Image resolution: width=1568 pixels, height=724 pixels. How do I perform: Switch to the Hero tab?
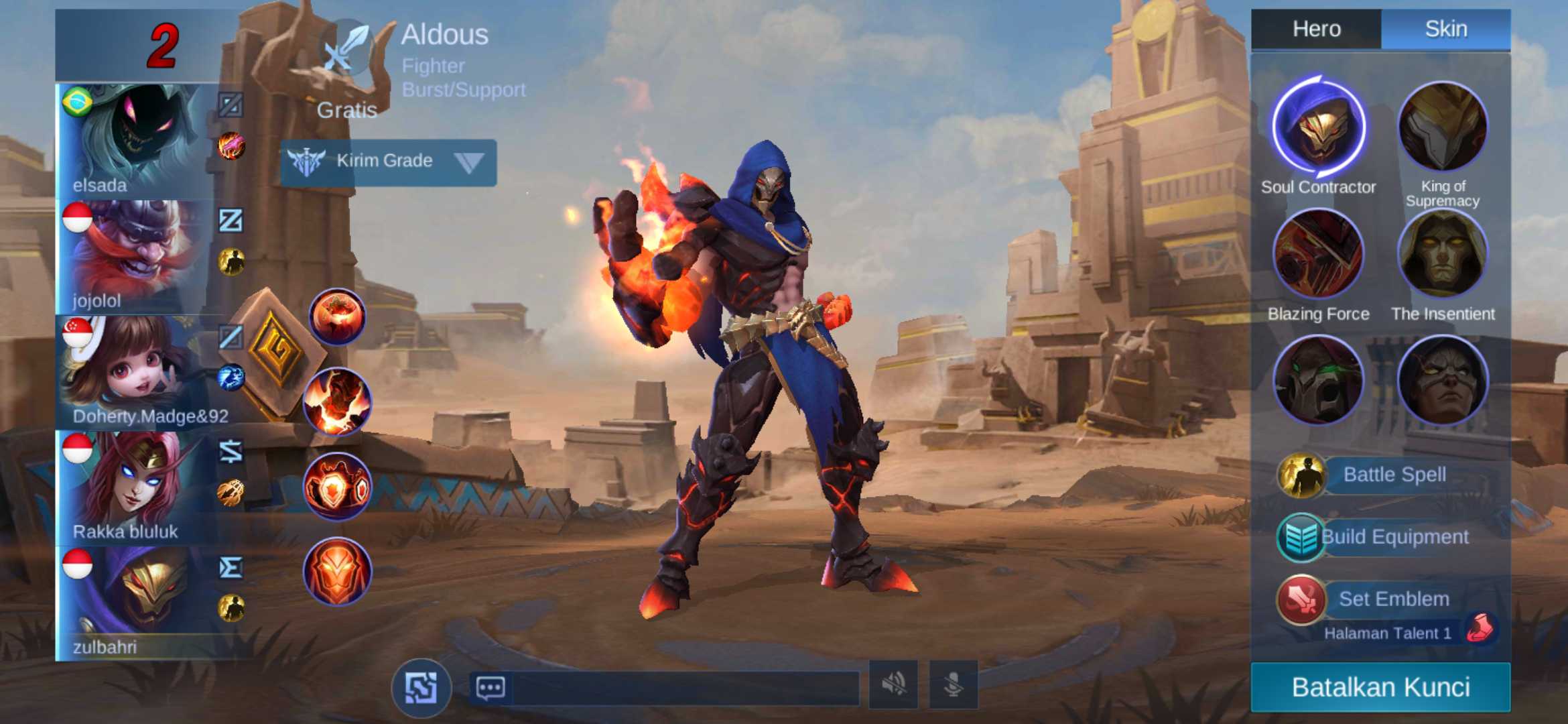pos(1316,29)
